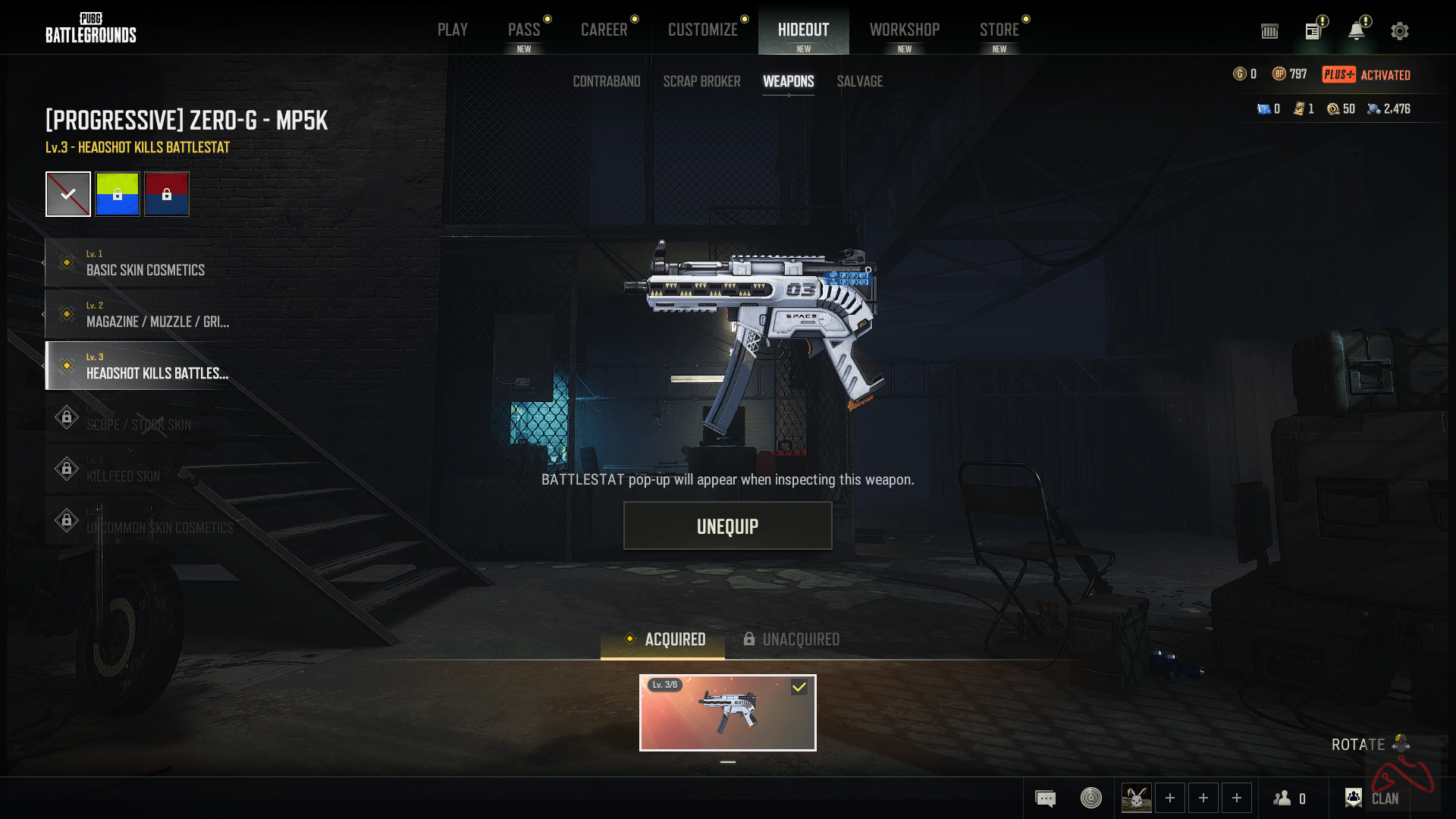This screenshot has height=819, width=1456.
Task: Open the Clan panel
Action: (1372, 798)
